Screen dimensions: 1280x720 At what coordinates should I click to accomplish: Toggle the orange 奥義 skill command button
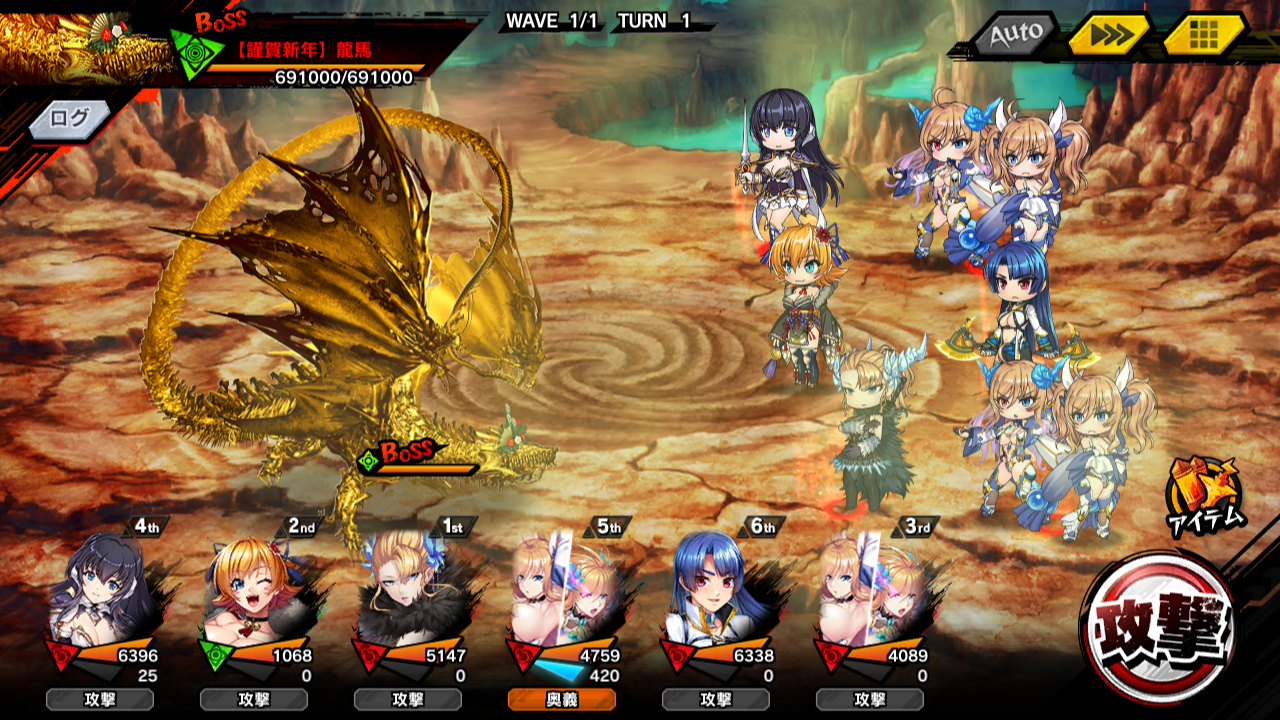(562, 700)
